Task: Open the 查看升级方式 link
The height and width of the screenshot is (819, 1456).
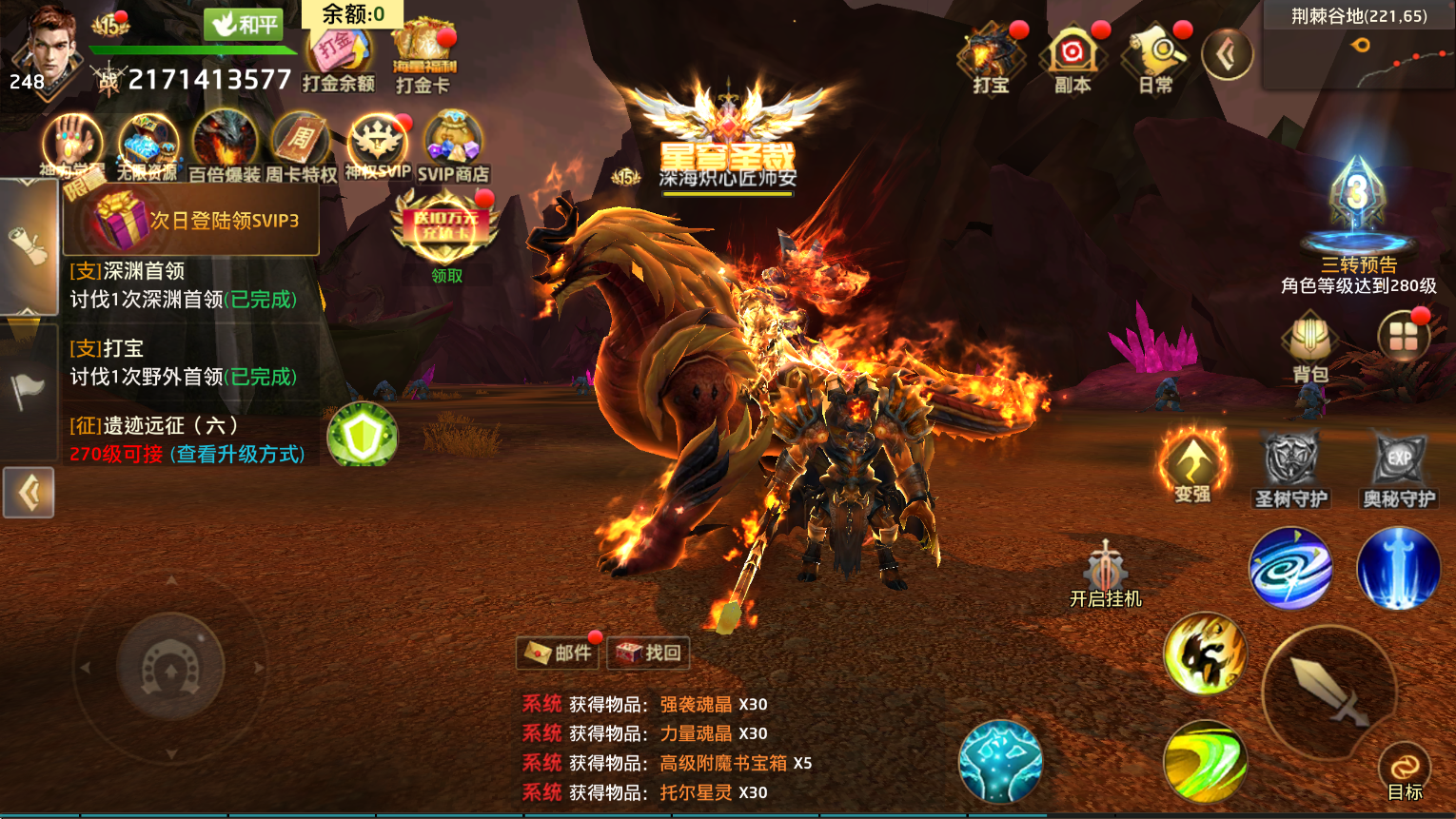Action: tap(241, 455)
